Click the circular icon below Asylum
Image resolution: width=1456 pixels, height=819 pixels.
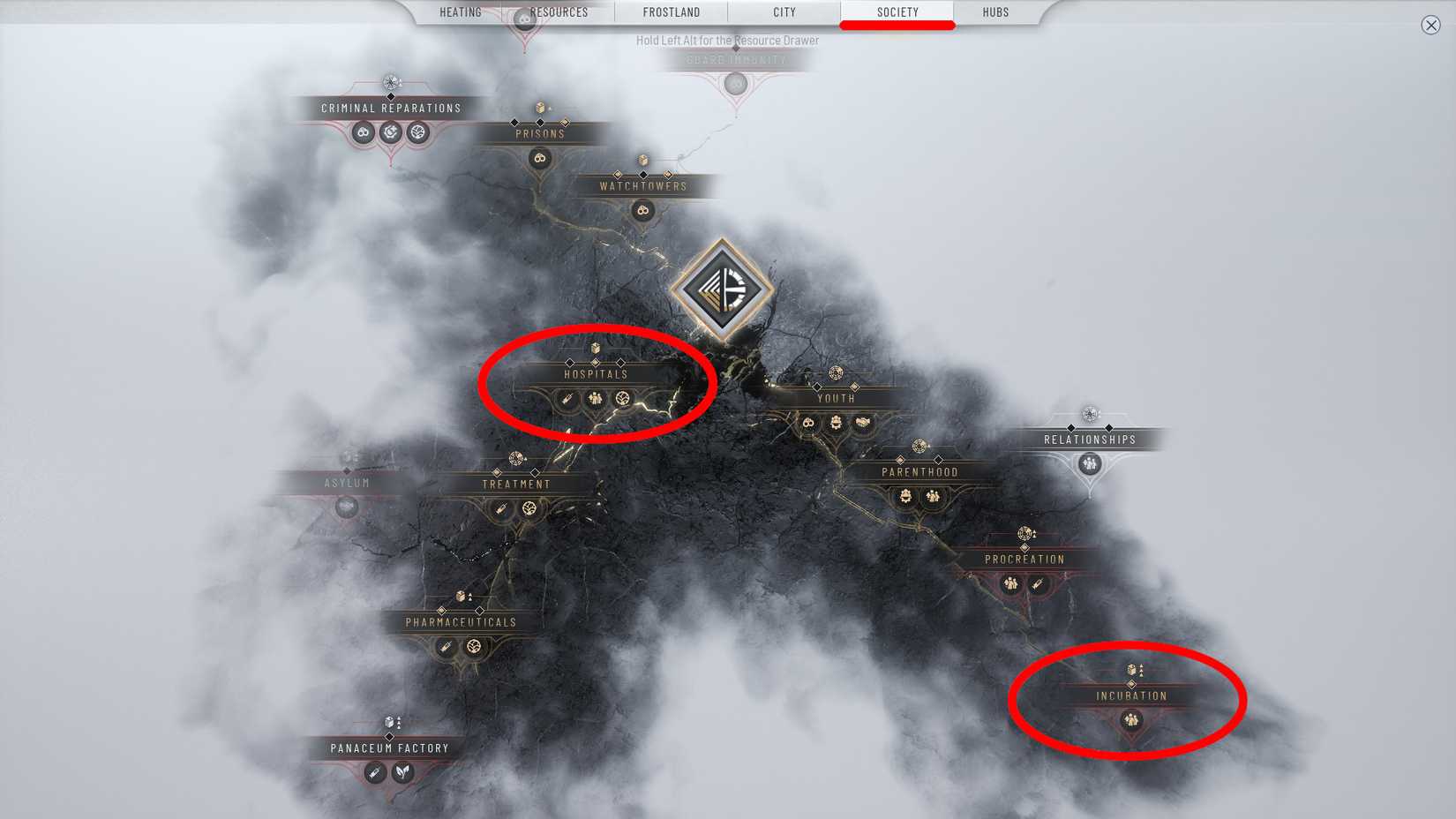click(346, 507)
